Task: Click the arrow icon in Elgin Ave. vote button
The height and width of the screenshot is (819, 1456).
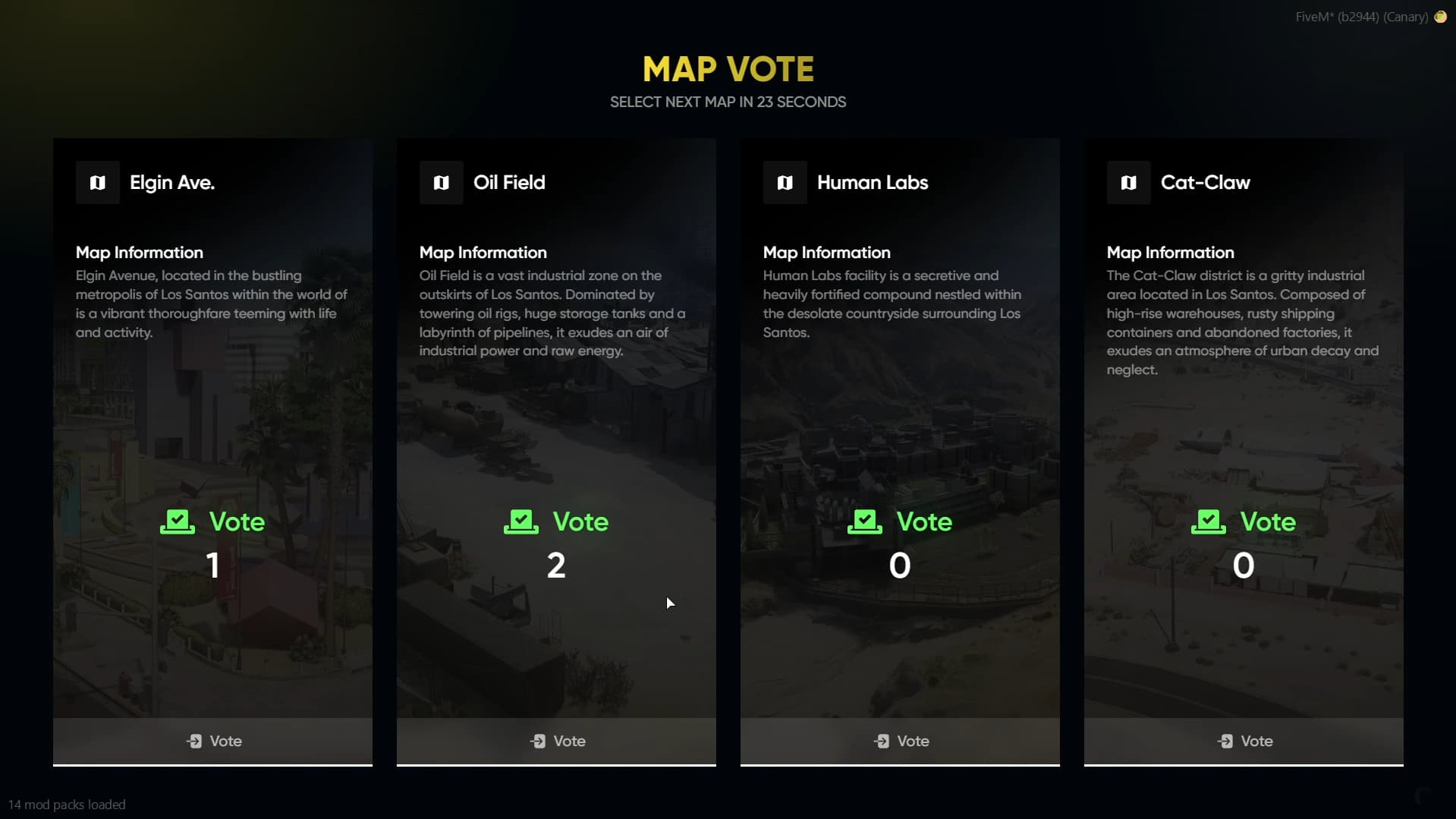Action: [195, 741]
